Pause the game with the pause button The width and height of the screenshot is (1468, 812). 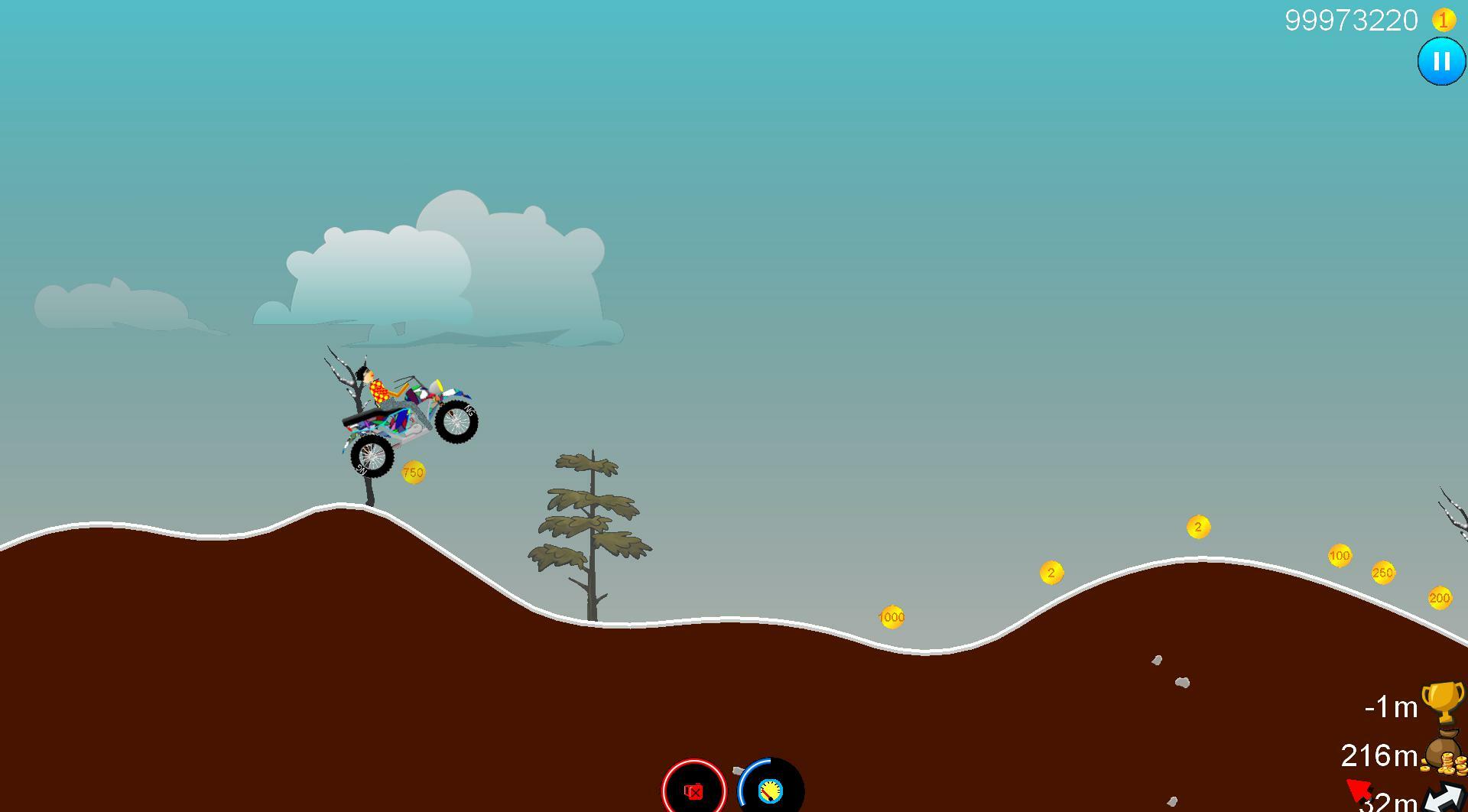pyautogui.click(x=1440, y=61)
